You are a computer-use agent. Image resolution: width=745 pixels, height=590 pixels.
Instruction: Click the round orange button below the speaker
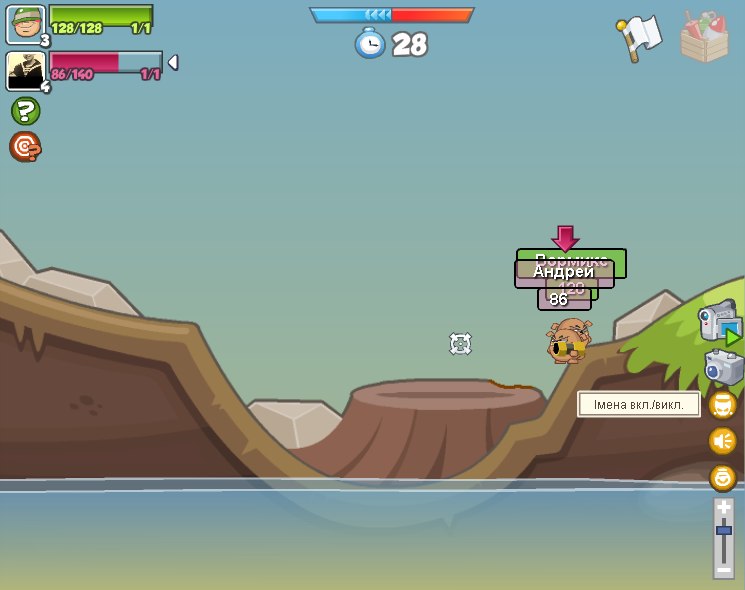(722, 477)
